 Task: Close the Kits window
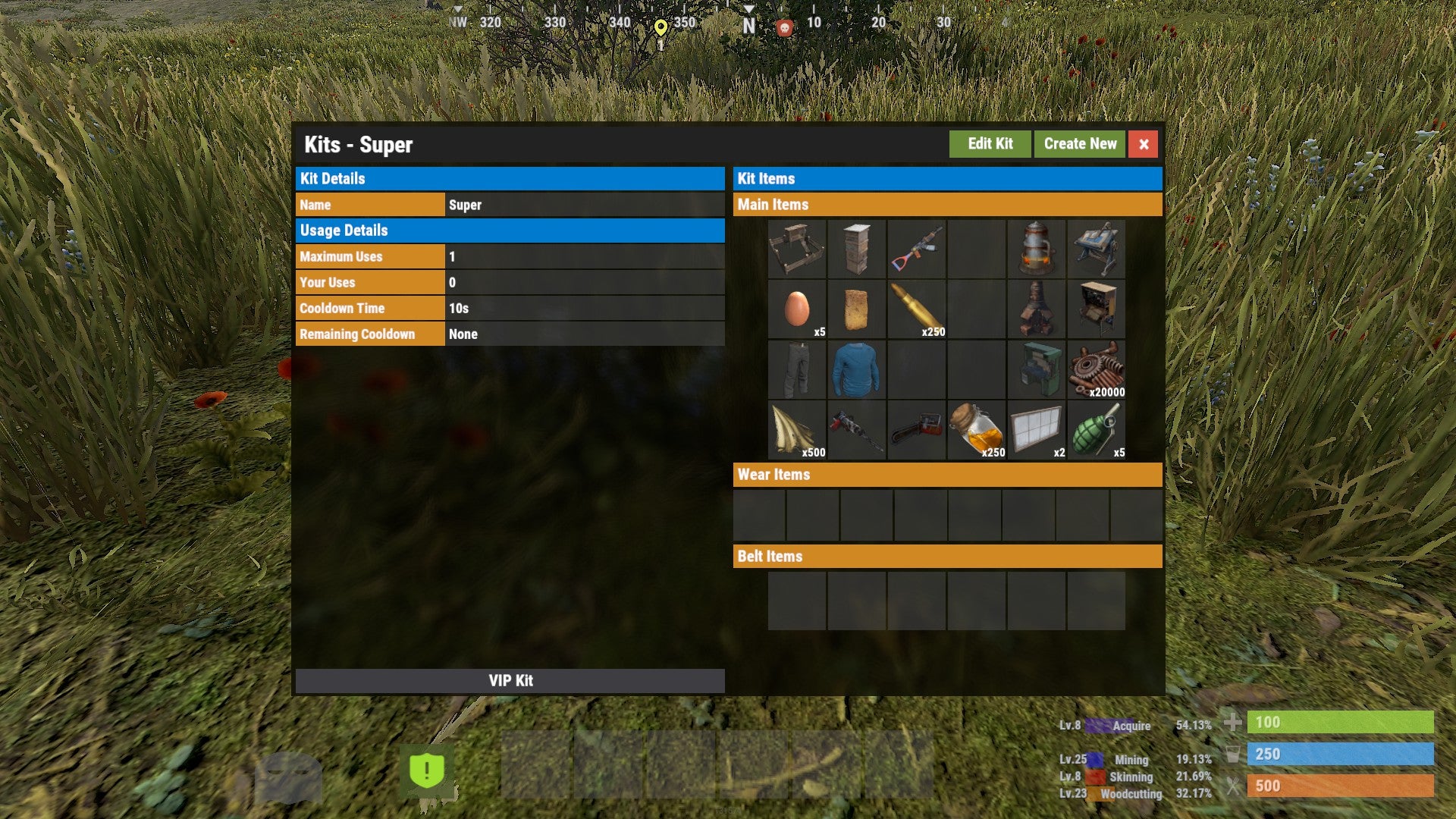1143,144
